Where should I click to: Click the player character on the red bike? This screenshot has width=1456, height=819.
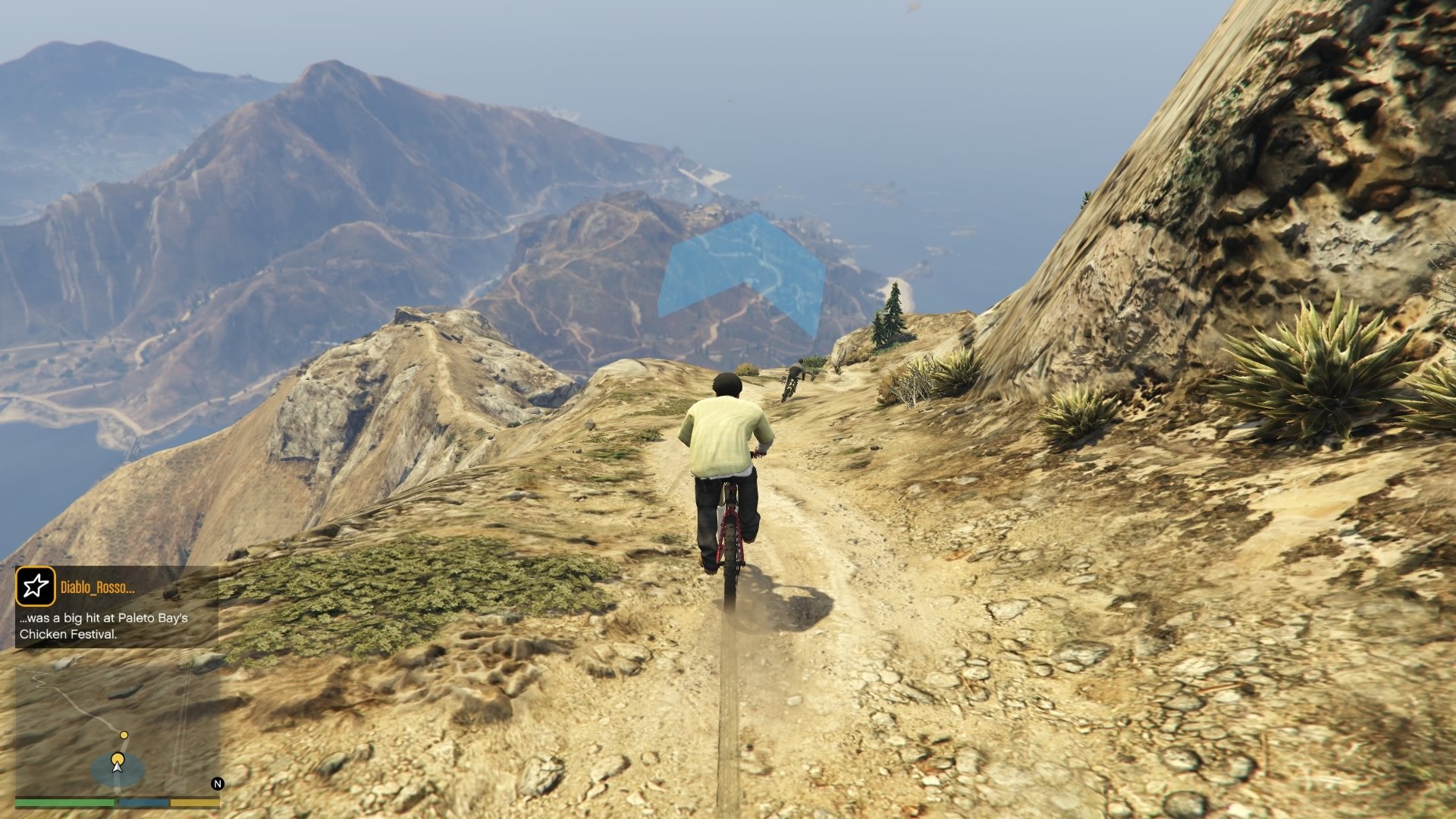pyautogui.click(x=724, y=455)
